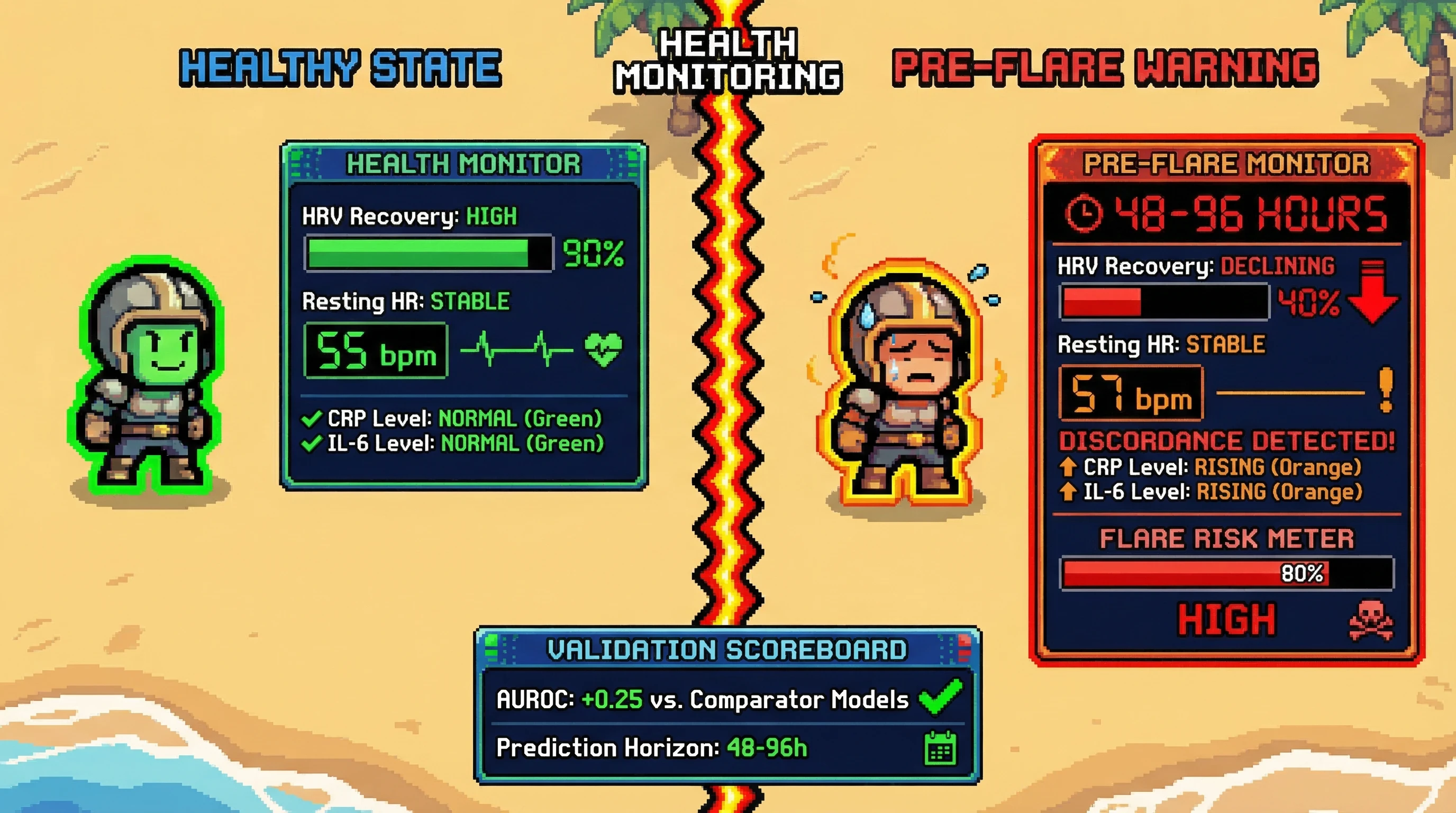Open the Health Monitor panel header
1456x813 pixels.
463,164
